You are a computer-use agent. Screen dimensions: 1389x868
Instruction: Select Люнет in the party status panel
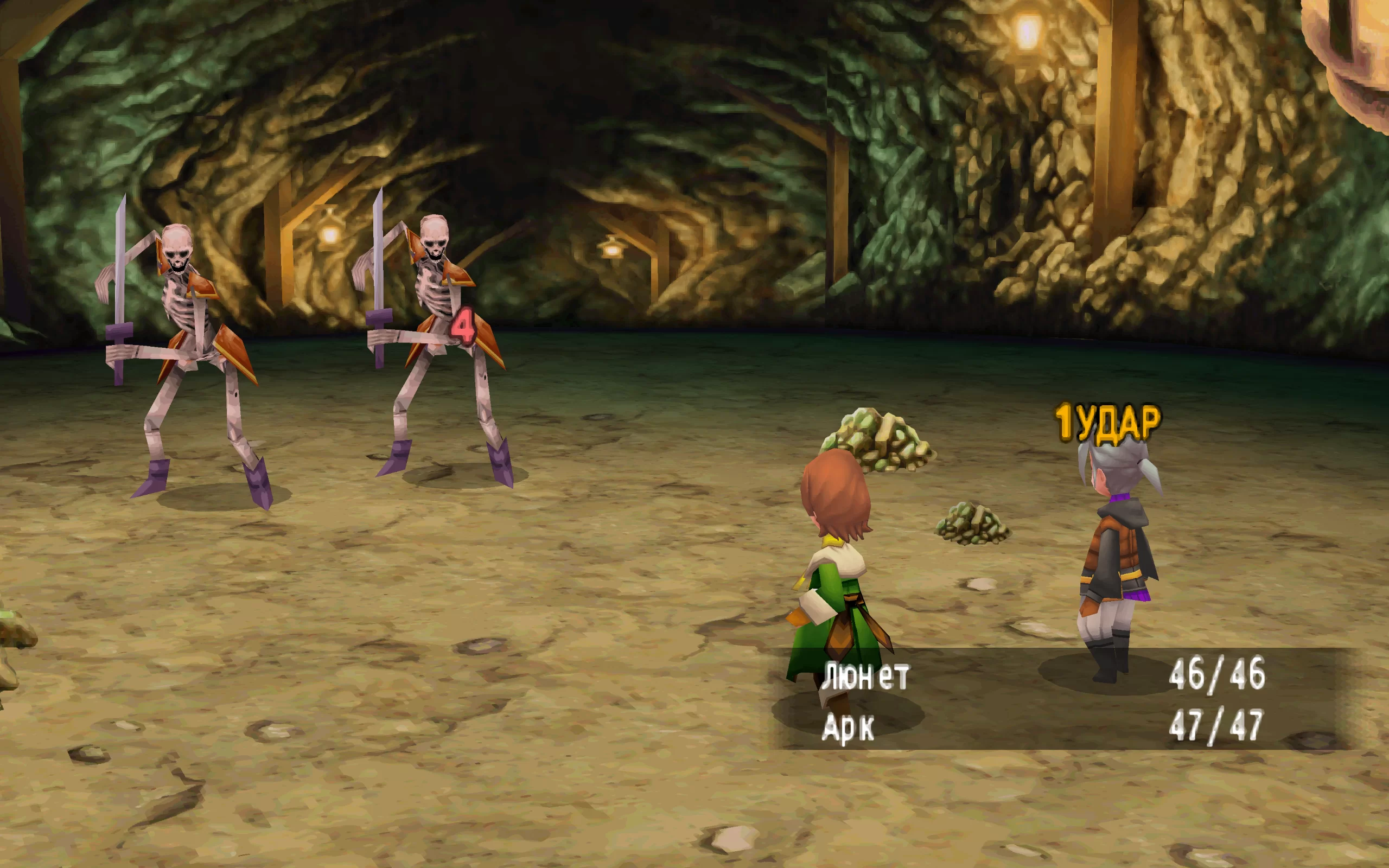865,676
